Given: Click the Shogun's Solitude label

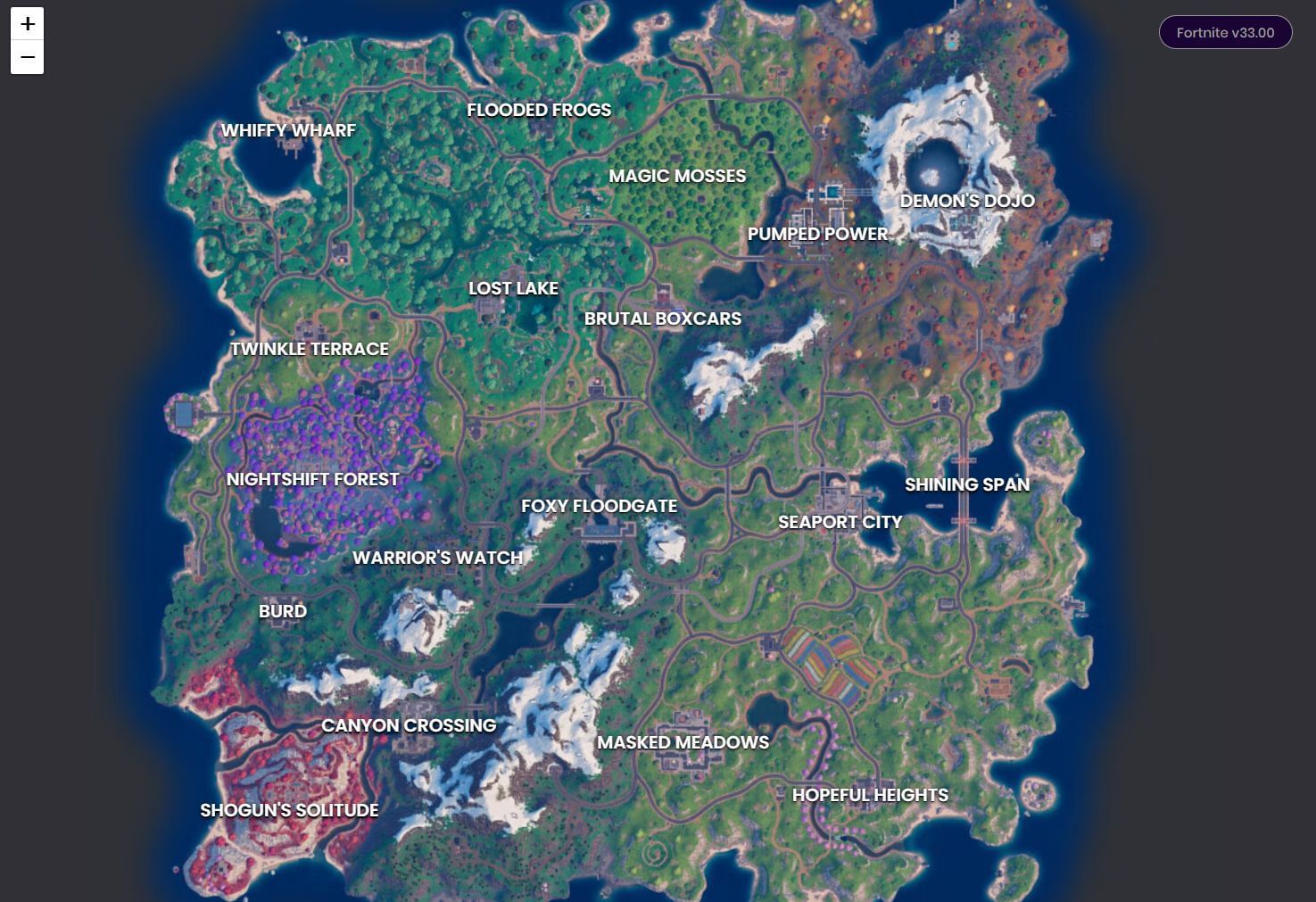Looking at the screenshot, I should (x=288, y=810).
